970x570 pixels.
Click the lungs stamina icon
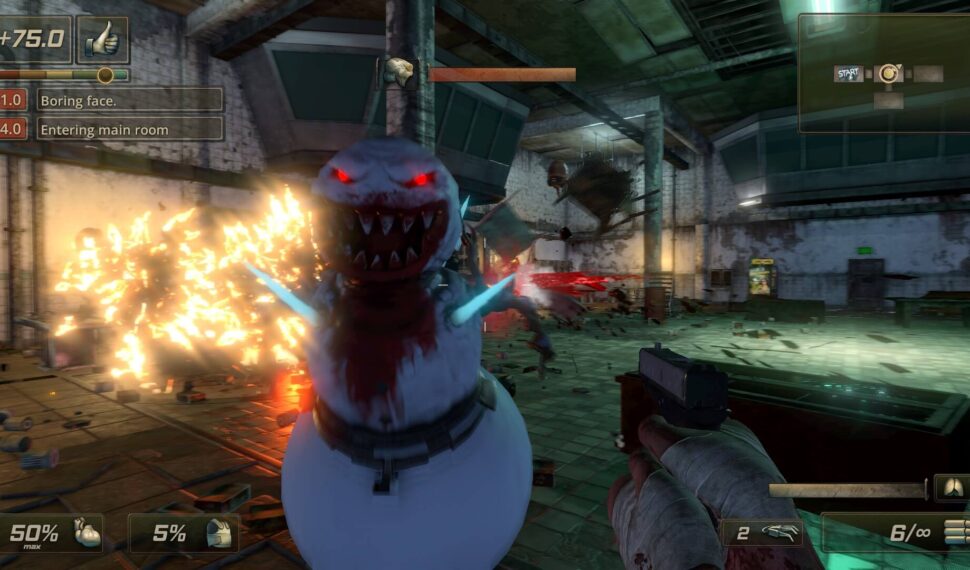pyautogui.click(x=951, y=488)
